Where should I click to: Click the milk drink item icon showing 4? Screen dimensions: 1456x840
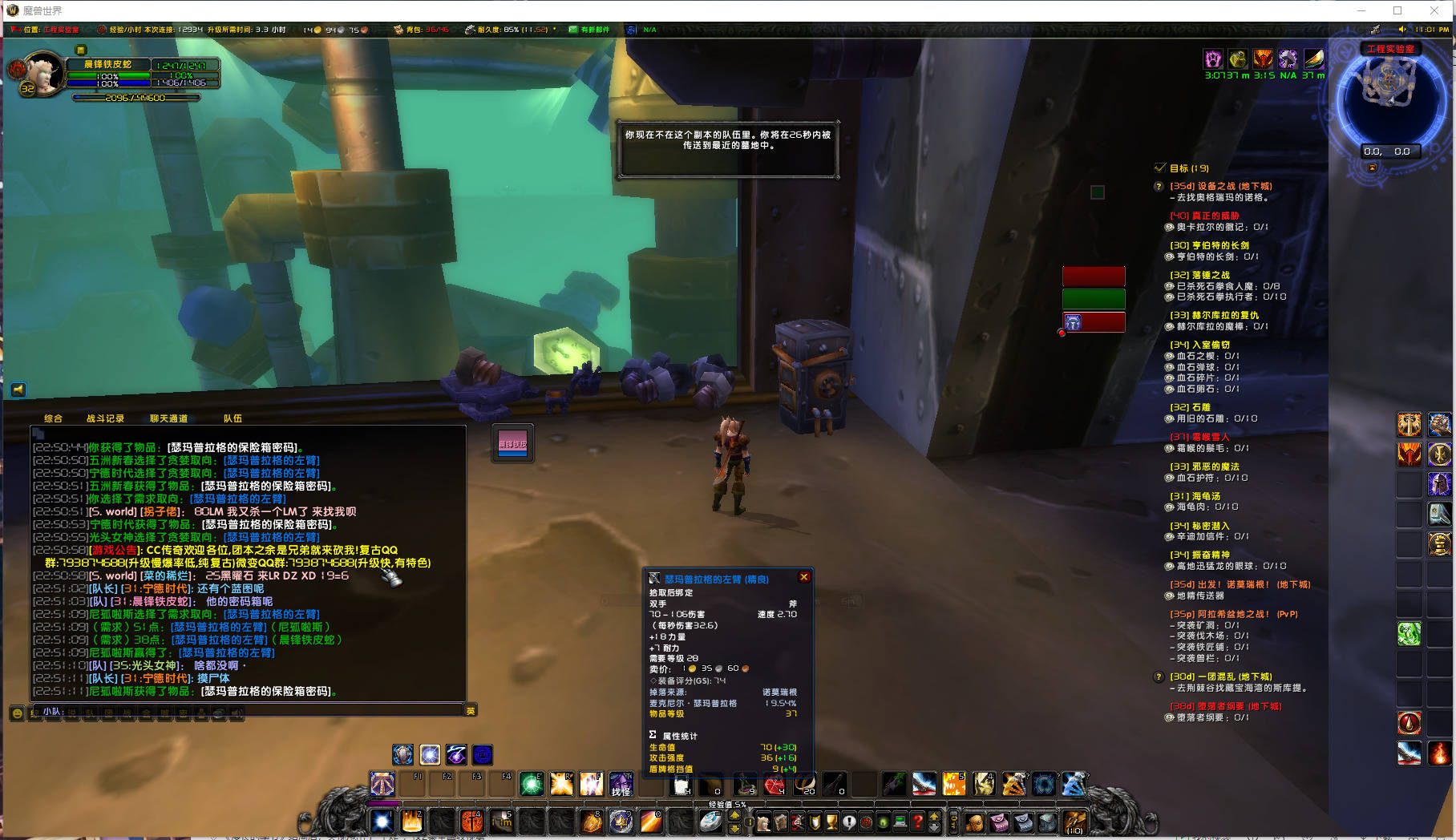(x=682, y=787)
